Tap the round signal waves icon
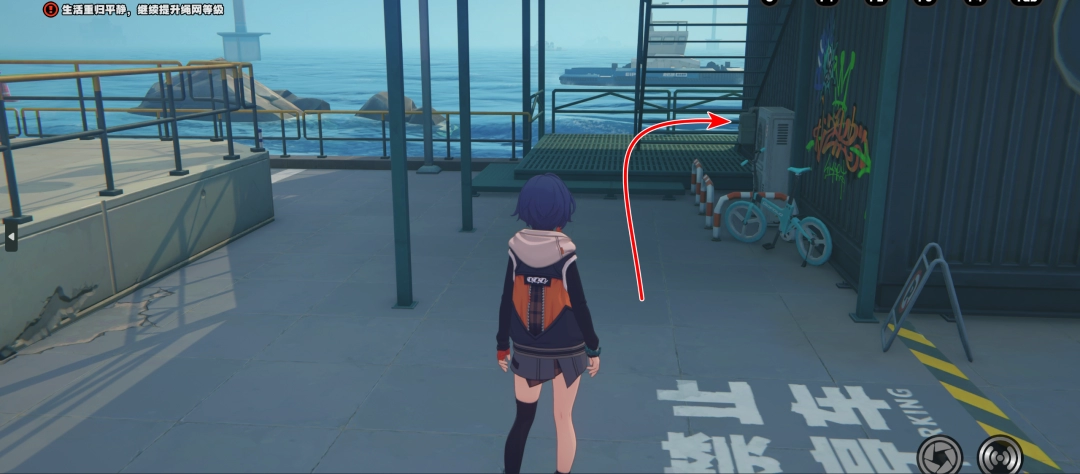 click(x=998, y=454)
